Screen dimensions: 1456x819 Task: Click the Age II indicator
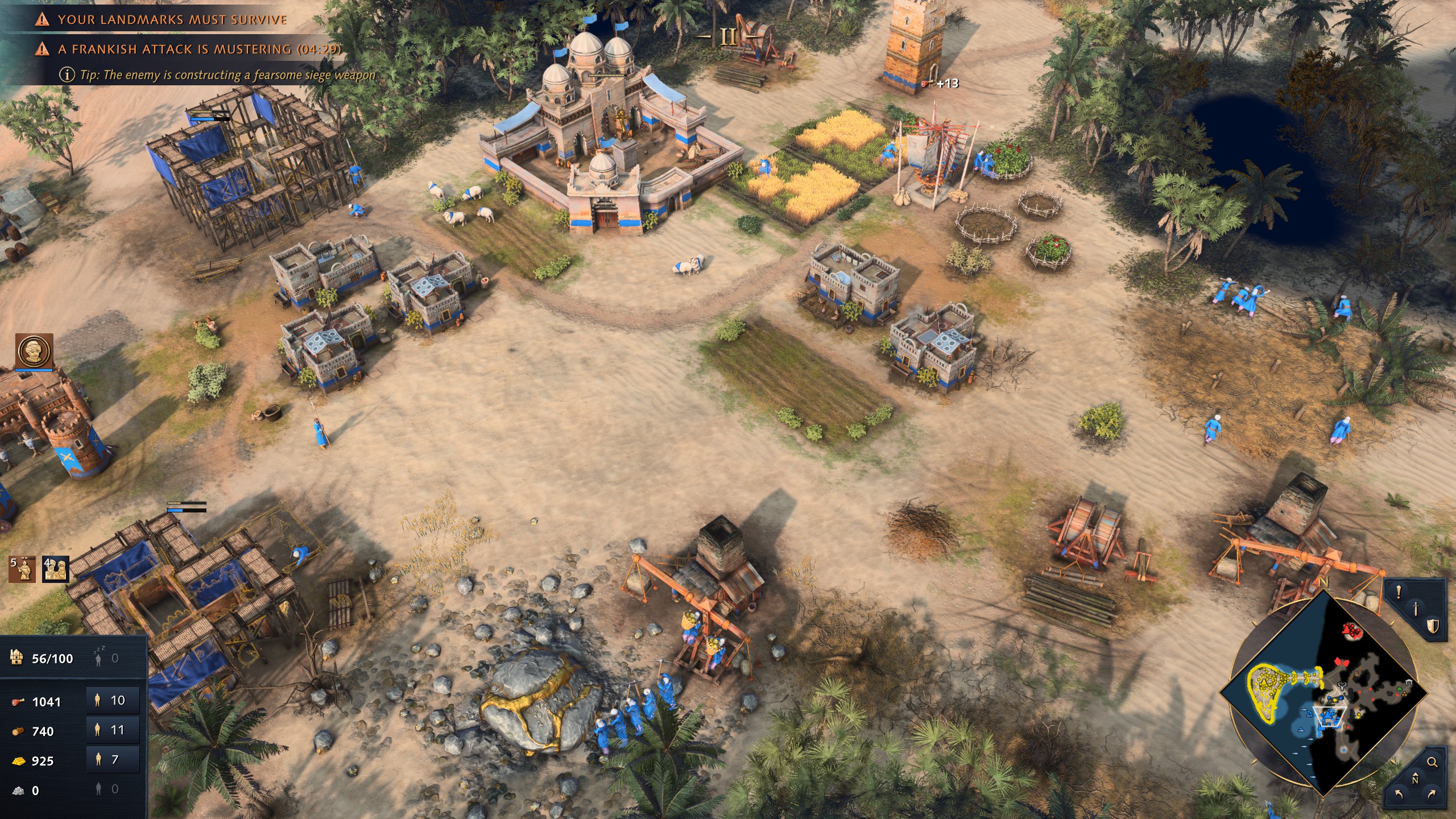click(x=728, y=38)
